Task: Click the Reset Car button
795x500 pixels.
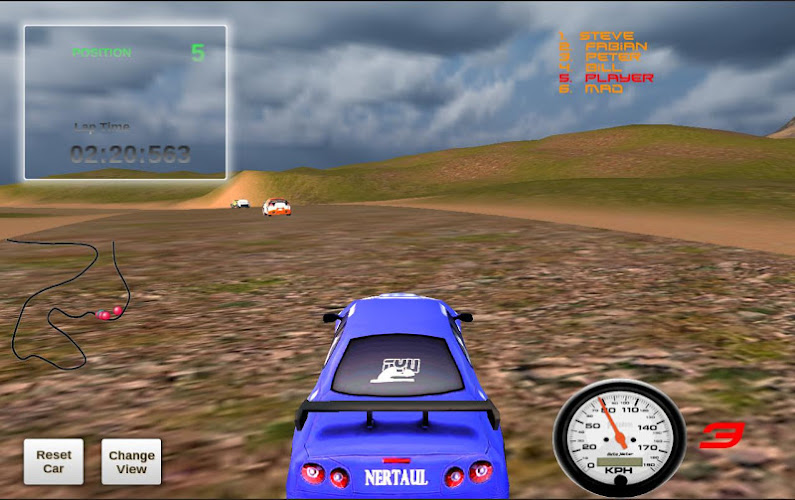Action: pos(54,461)
